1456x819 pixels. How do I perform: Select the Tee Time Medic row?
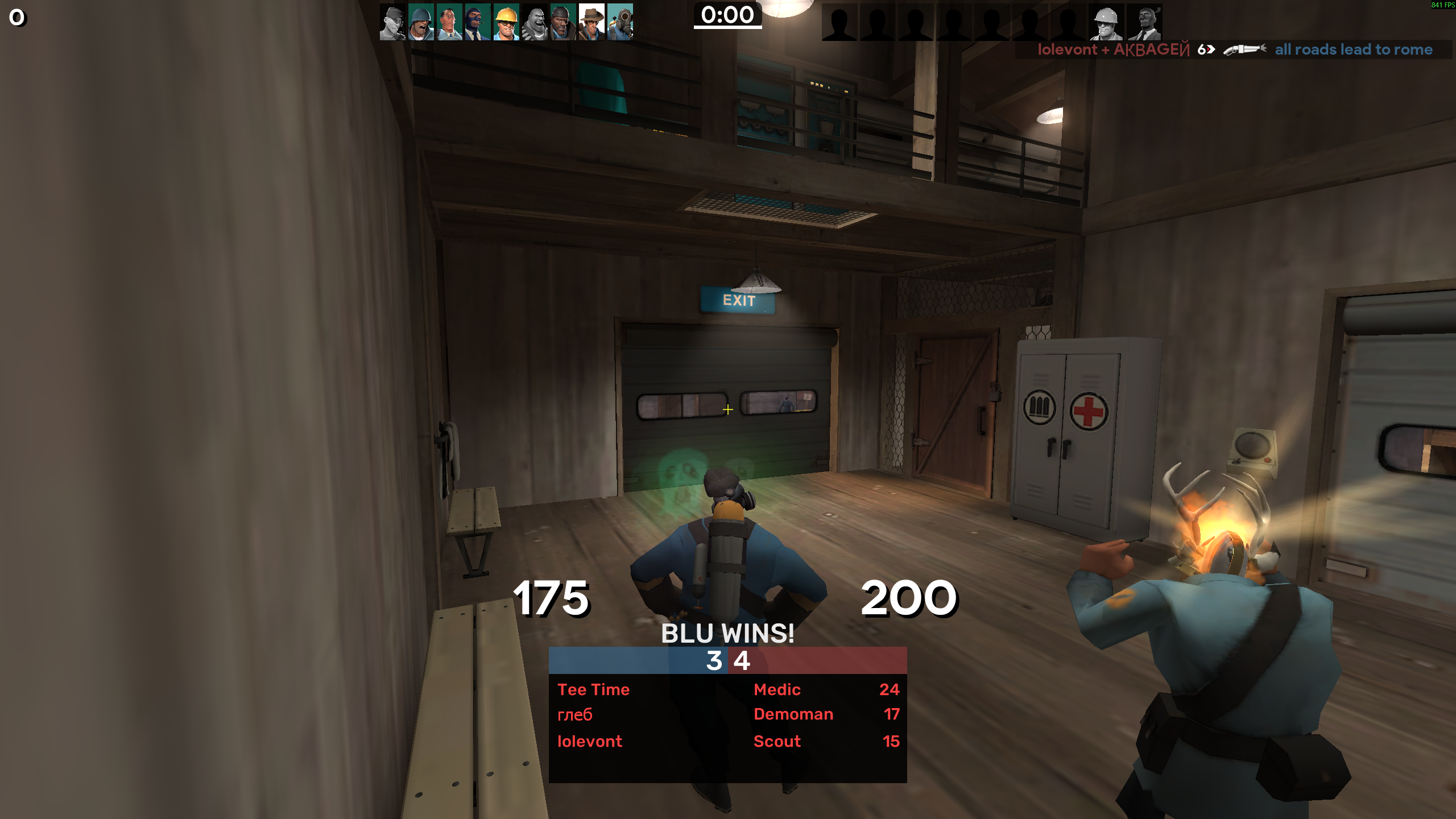(727, 689)
